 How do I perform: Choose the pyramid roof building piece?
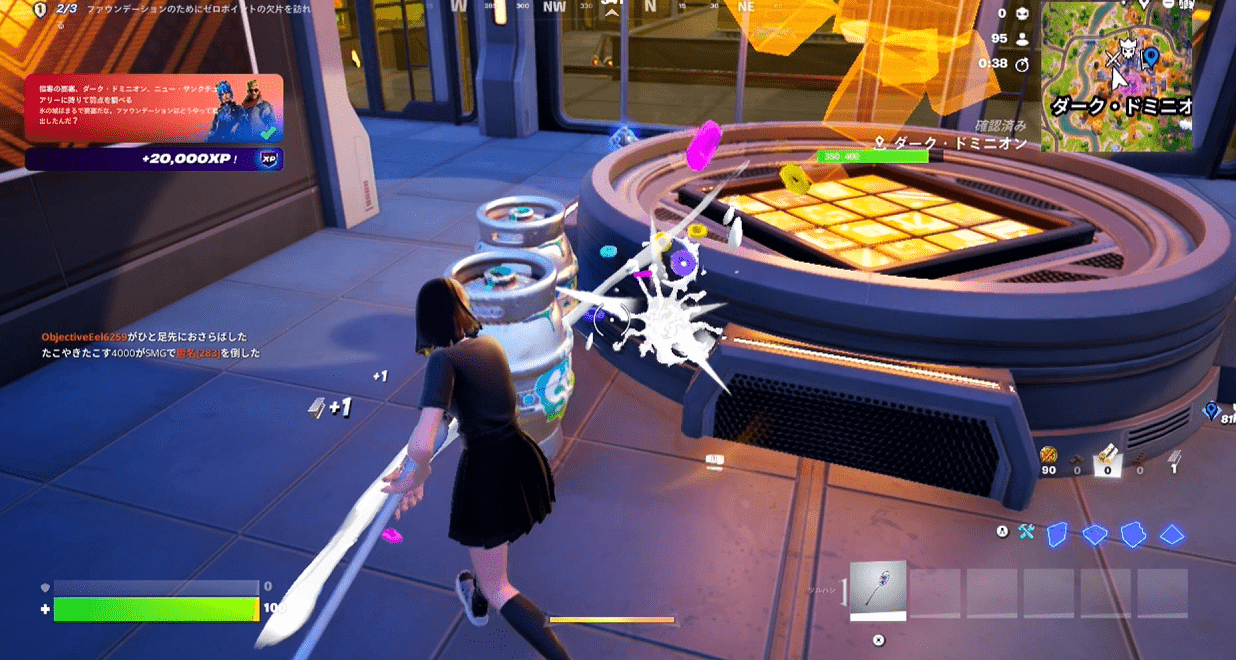(x=1171, y=535)
